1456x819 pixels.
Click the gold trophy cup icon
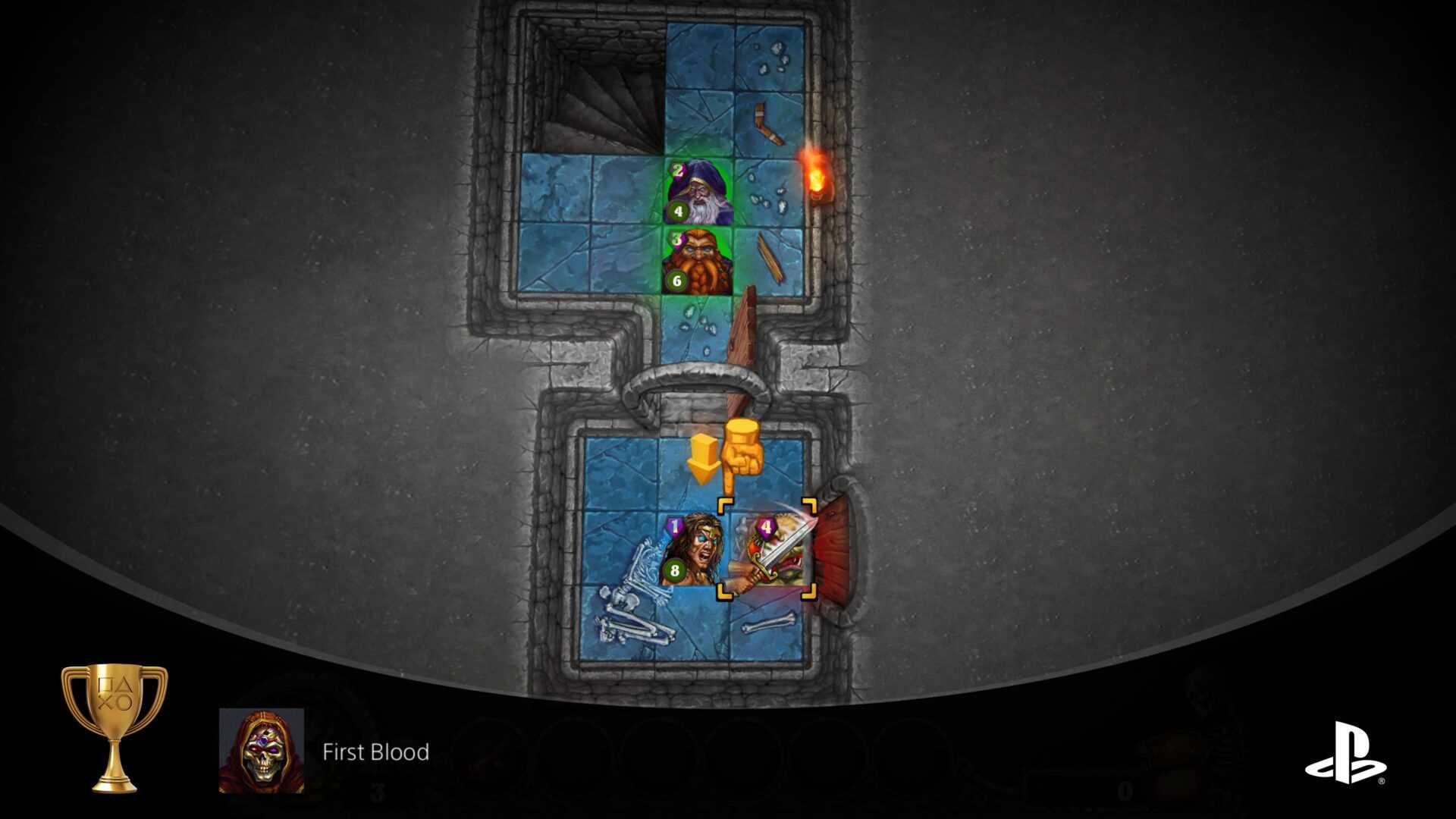(x=115, y=727)
